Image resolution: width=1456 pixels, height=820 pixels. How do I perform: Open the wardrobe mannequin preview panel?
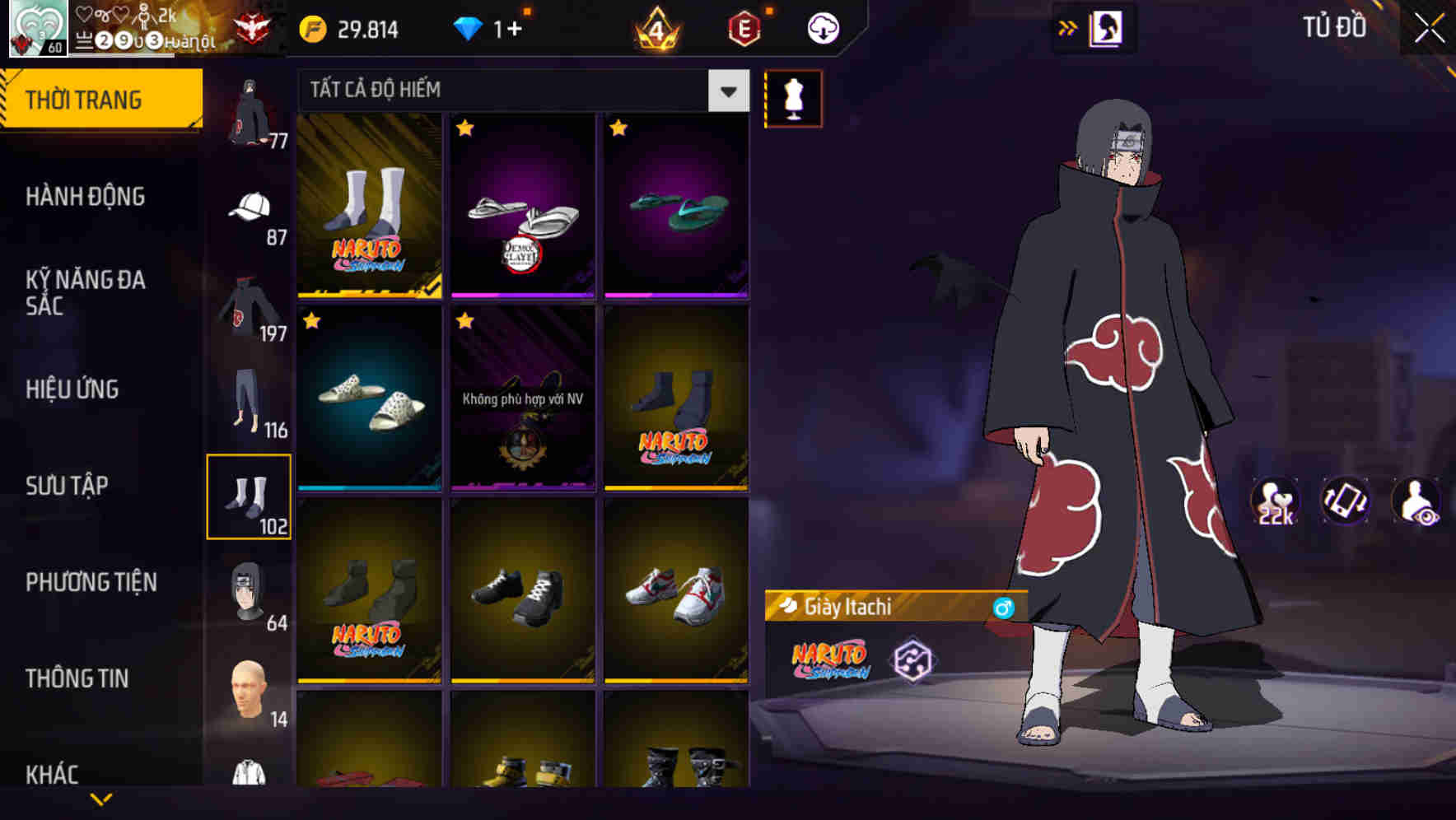pyautogui.click(x=793, y=98)
